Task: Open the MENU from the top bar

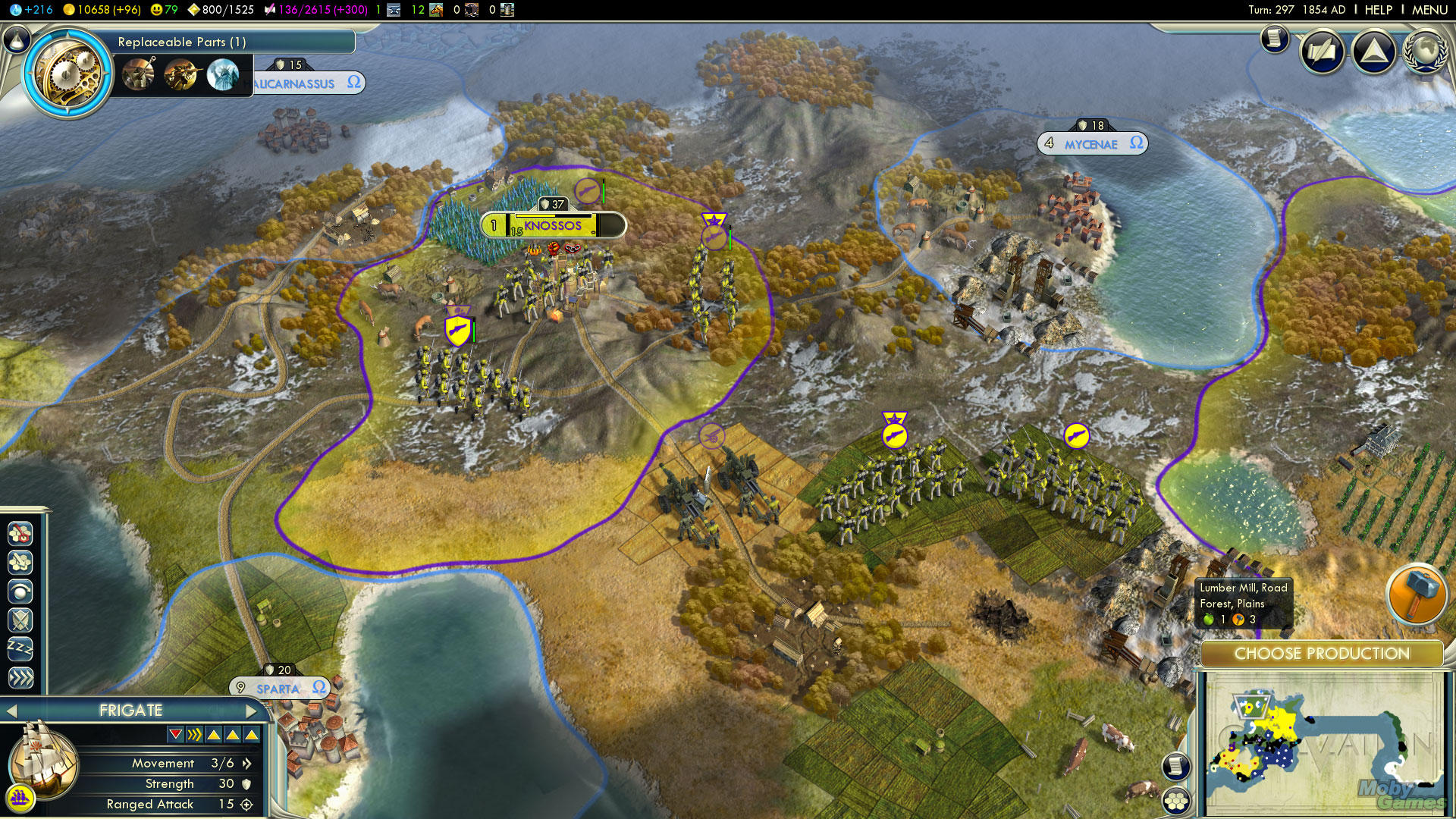Action: (x=1429, y=9)
